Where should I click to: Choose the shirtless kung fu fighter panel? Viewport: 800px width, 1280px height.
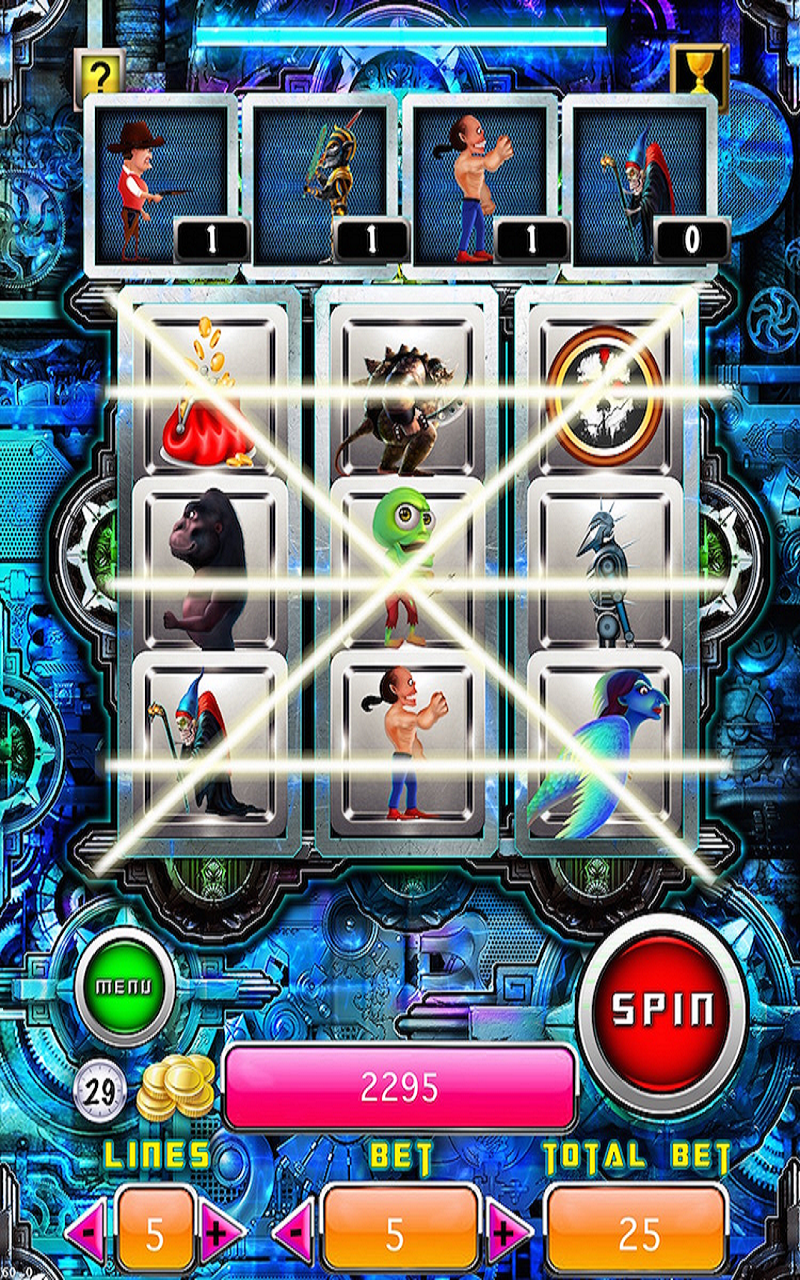(x=482, y=186)
